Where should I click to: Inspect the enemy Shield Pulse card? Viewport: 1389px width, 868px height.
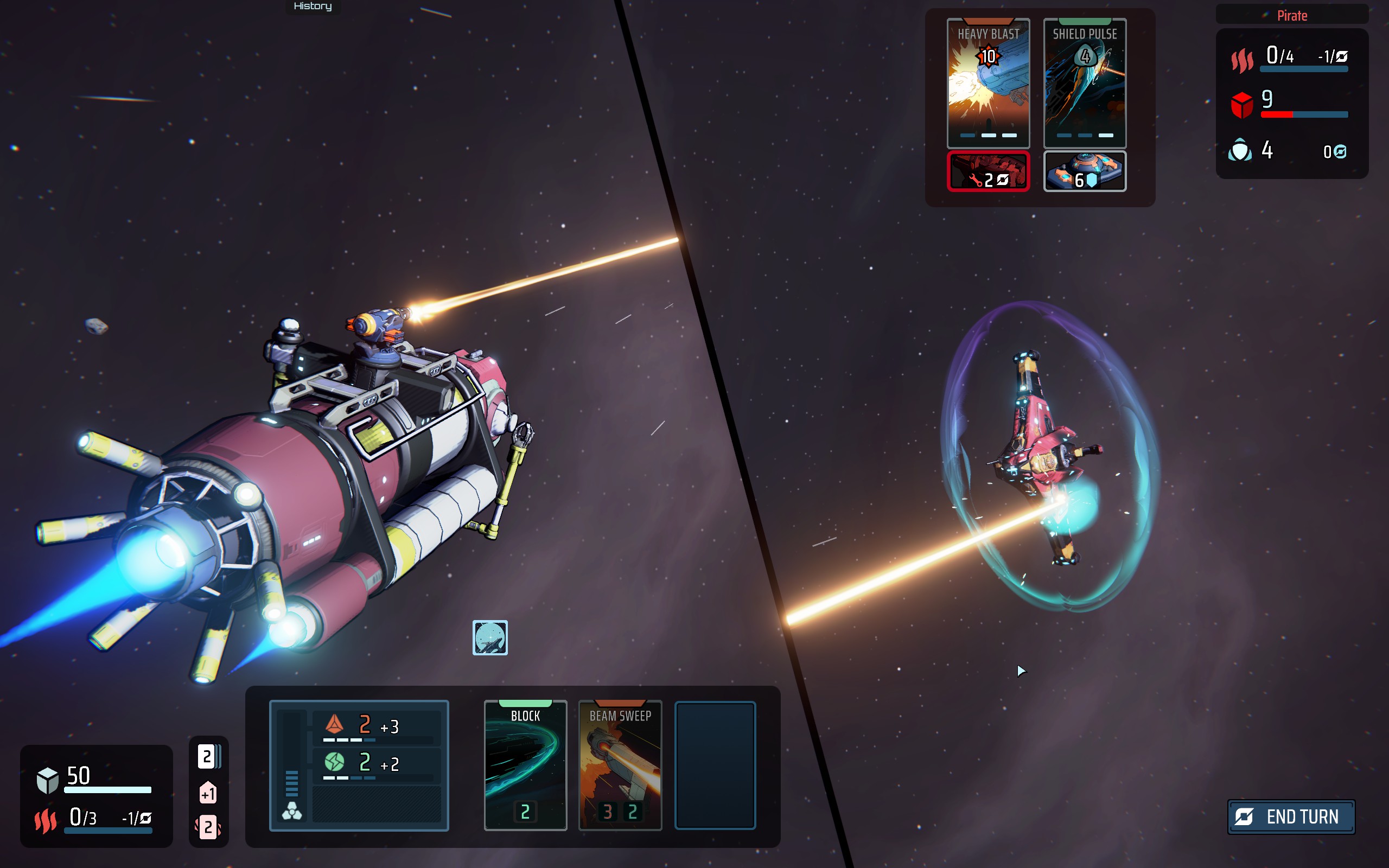pyautogui.click(x=1084, y=83)
